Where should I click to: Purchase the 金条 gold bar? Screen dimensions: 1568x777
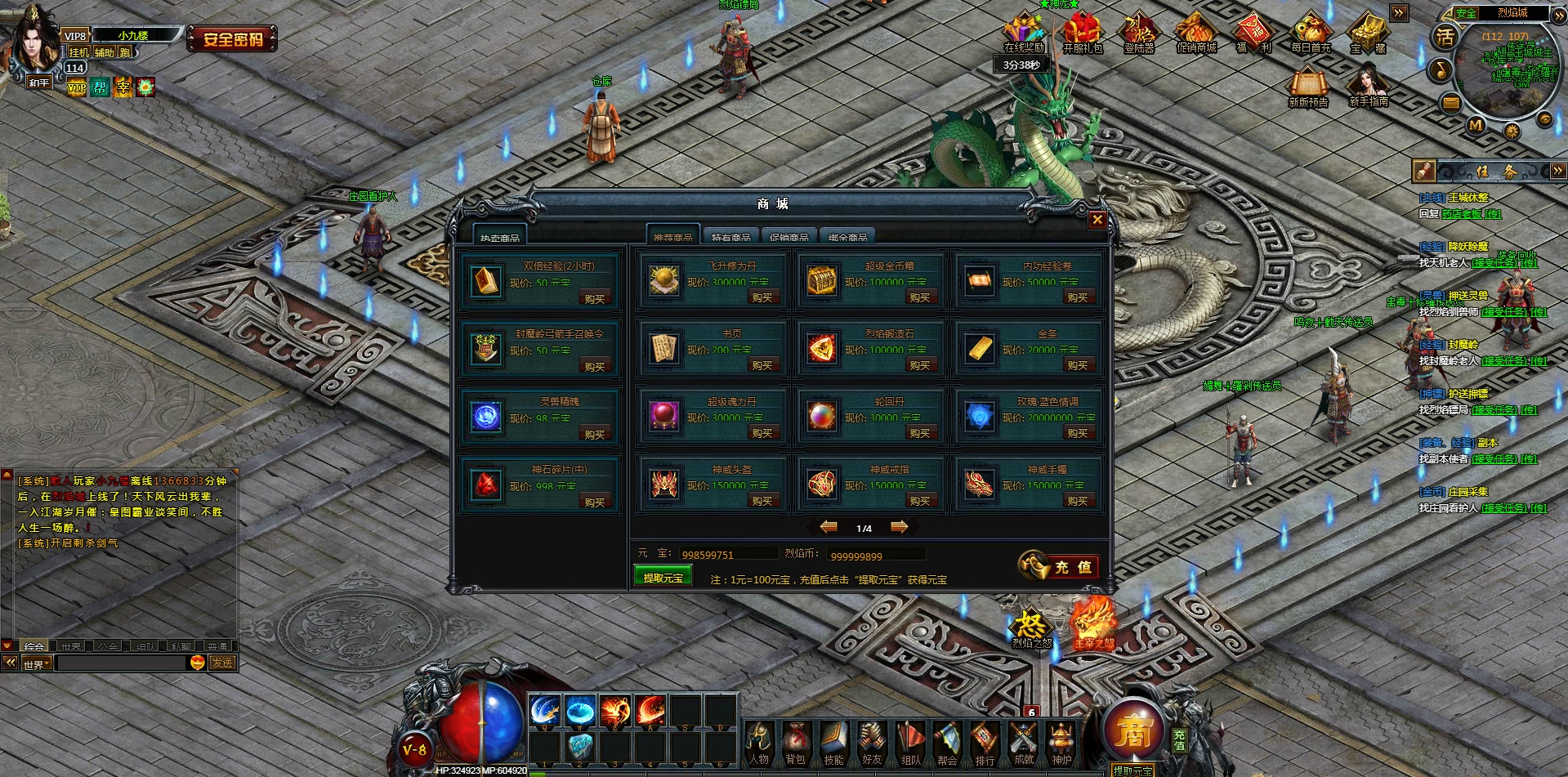(x=1077, y=365)
